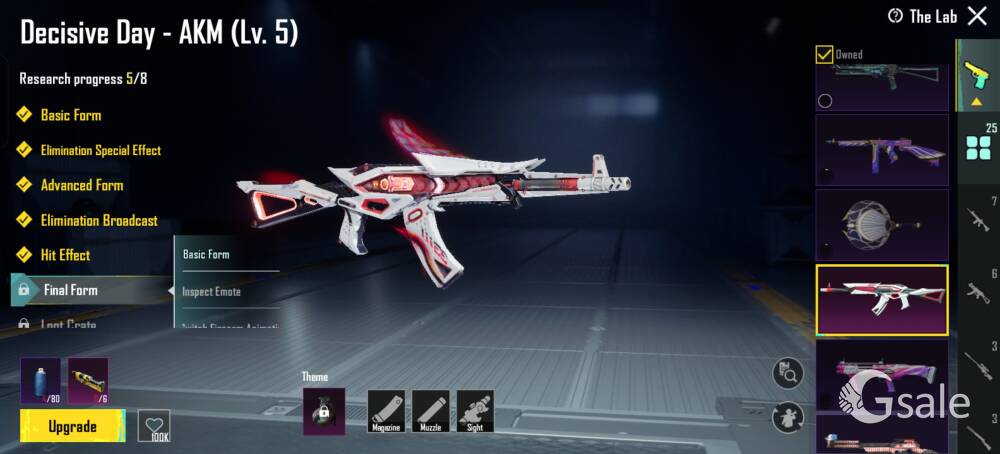Choose the Advanced Form stage
1000x454 pixels.
click(81, 185)
